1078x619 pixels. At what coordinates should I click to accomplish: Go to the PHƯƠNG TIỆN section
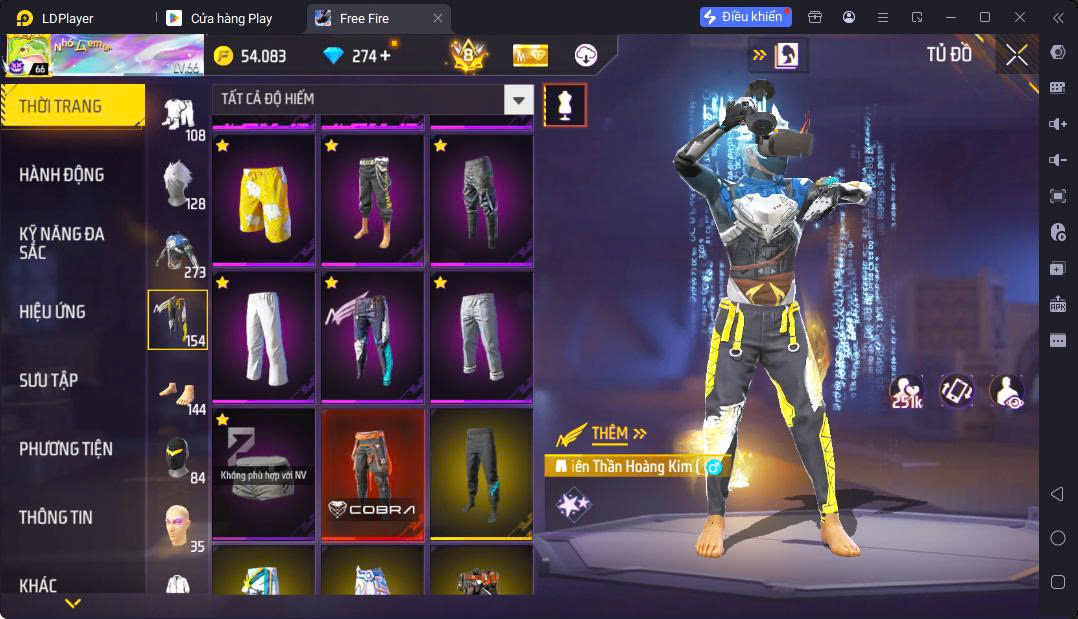tap(66, 449)
